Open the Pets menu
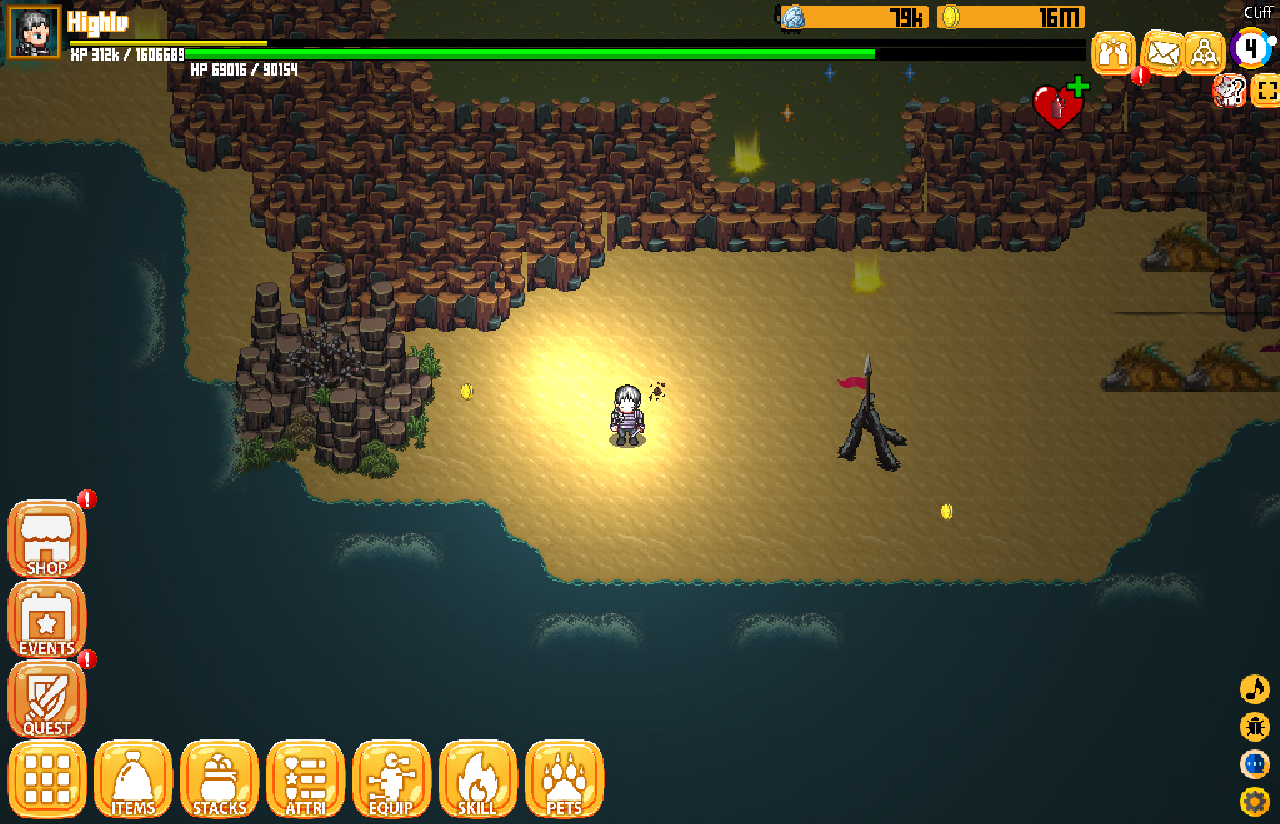The width and height of the screenshot is (1280, 824). click(564, 779)
